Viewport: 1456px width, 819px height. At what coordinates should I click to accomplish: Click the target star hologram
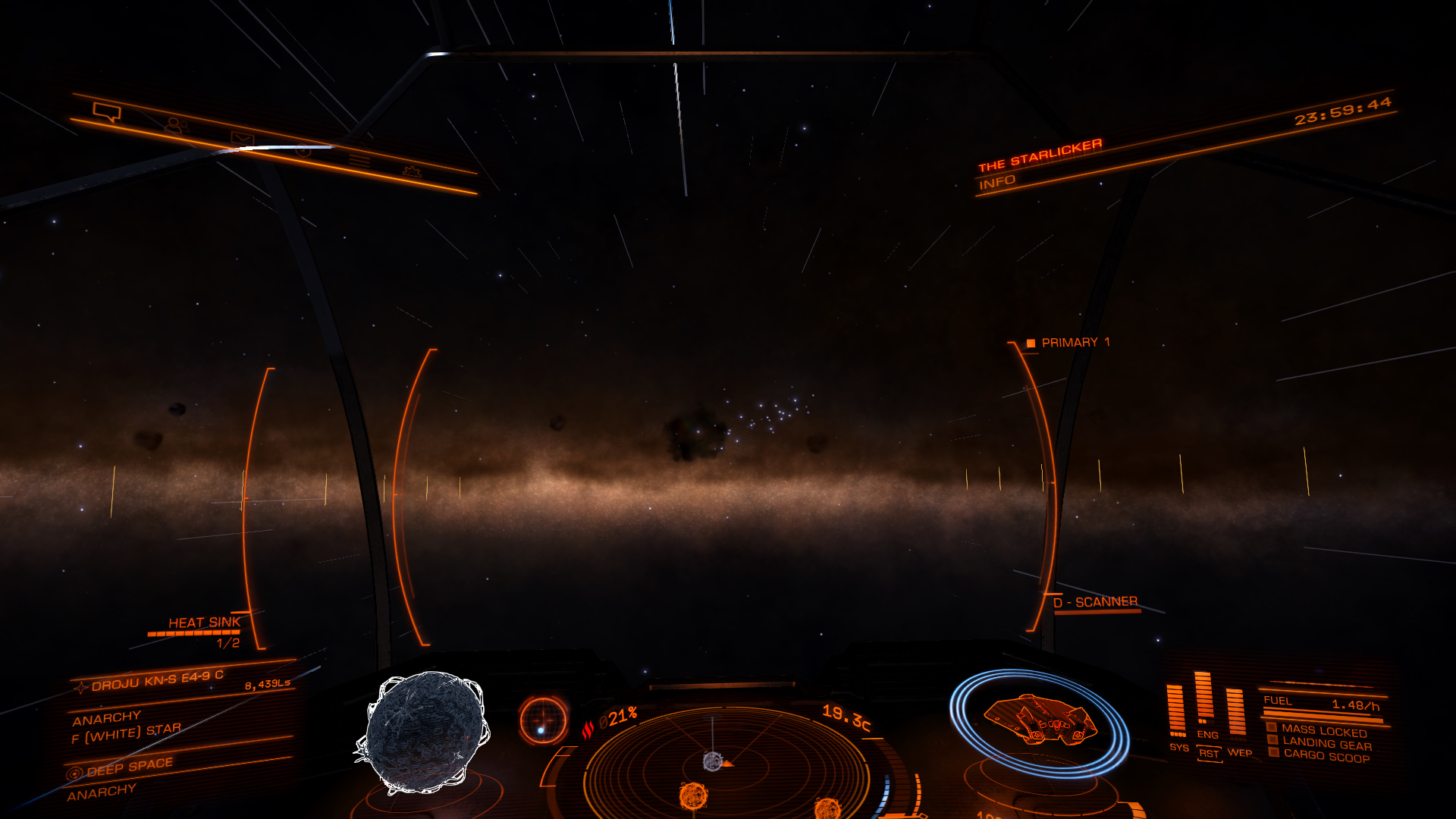pos(425,733)
